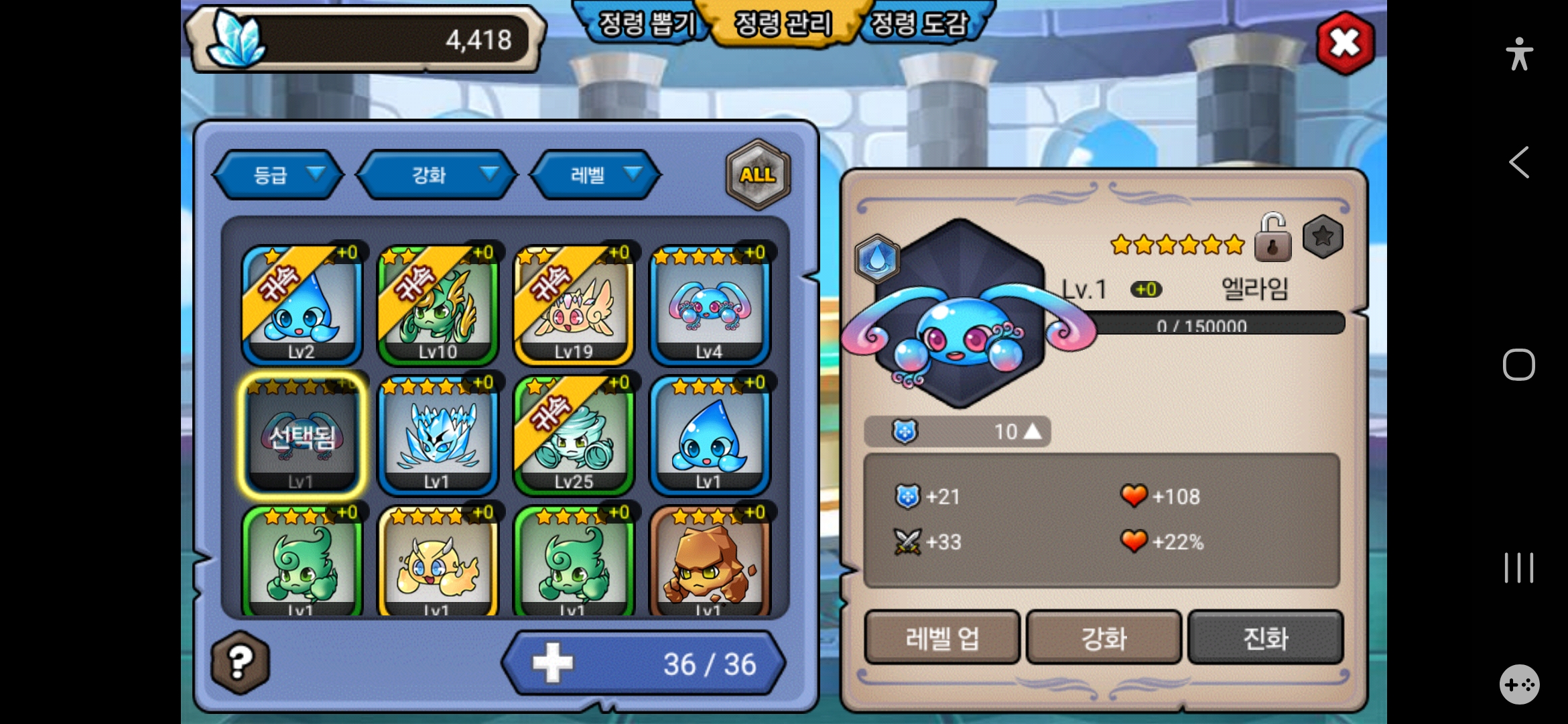
Task: Pick the Lv4 blue crab spirit
Action: (710, 305)
